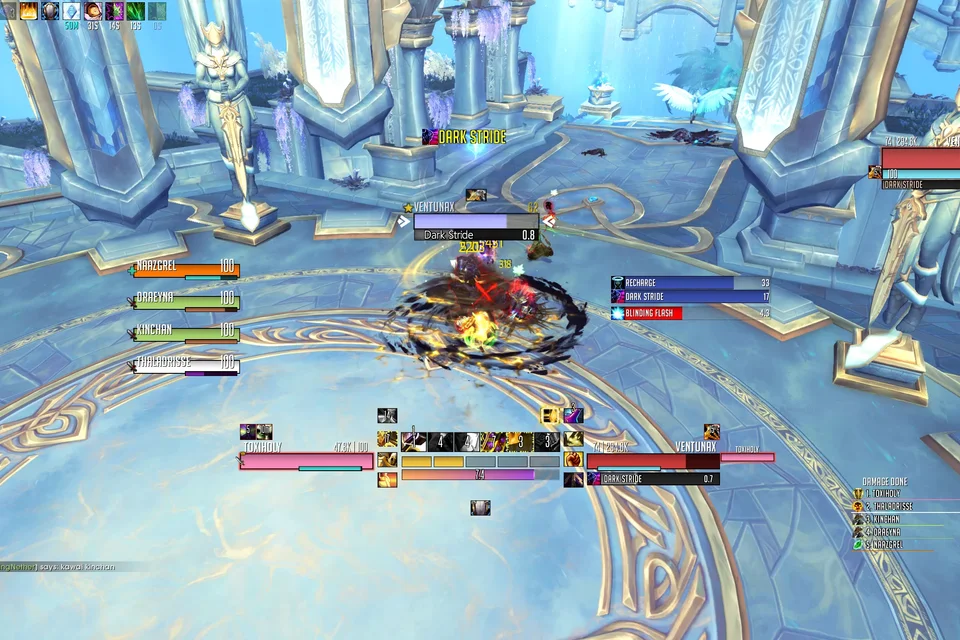960x640 pixels.
Task: Click the armor icon below the resource bar
Action: coord(481,508)
